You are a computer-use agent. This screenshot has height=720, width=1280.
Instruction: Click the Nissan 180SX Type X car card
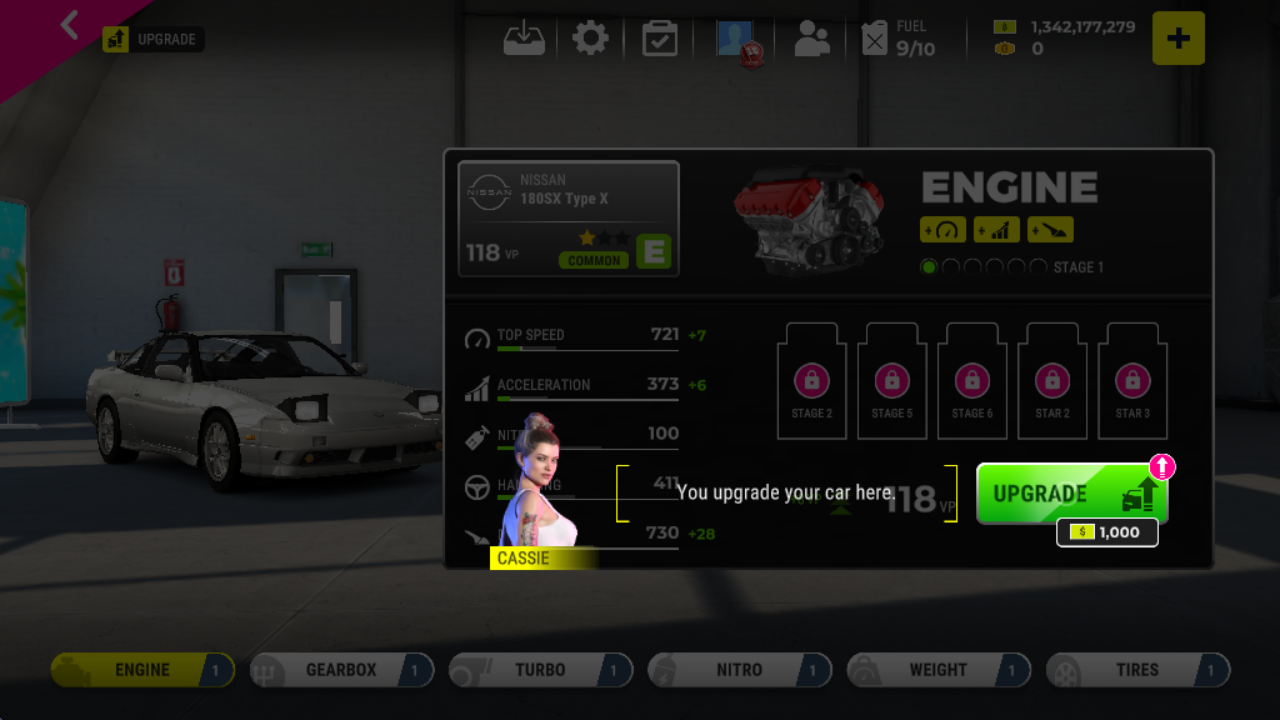click(568, 218)
